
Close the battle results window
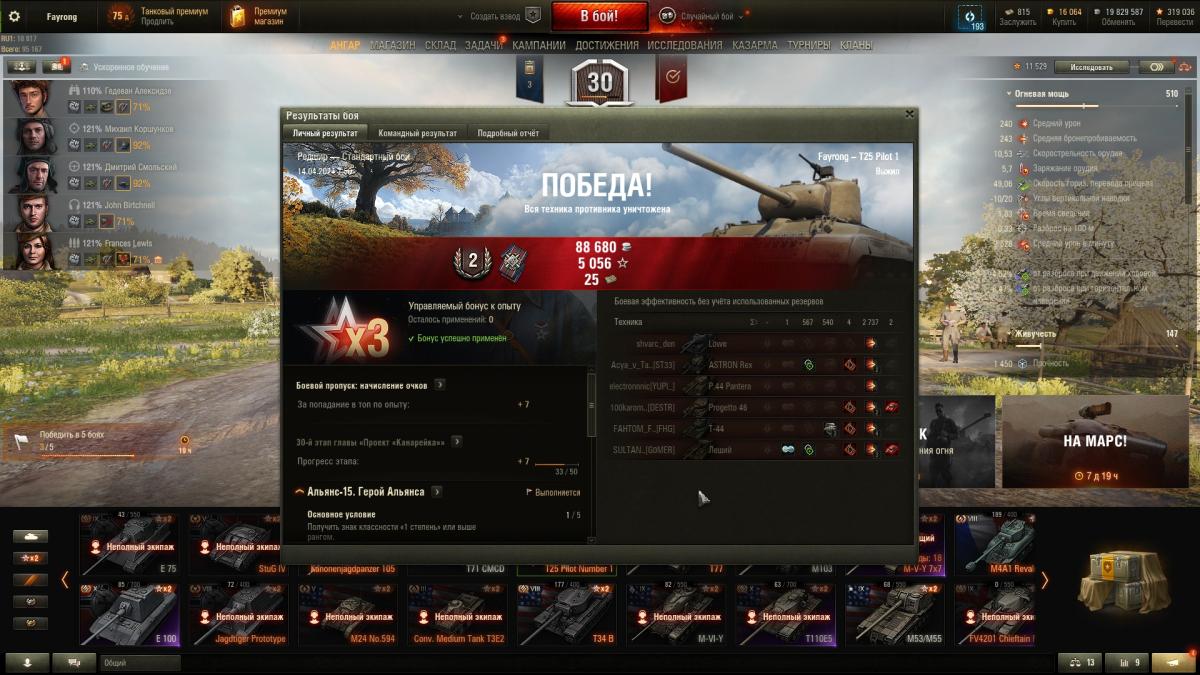(x=909, y=115)
